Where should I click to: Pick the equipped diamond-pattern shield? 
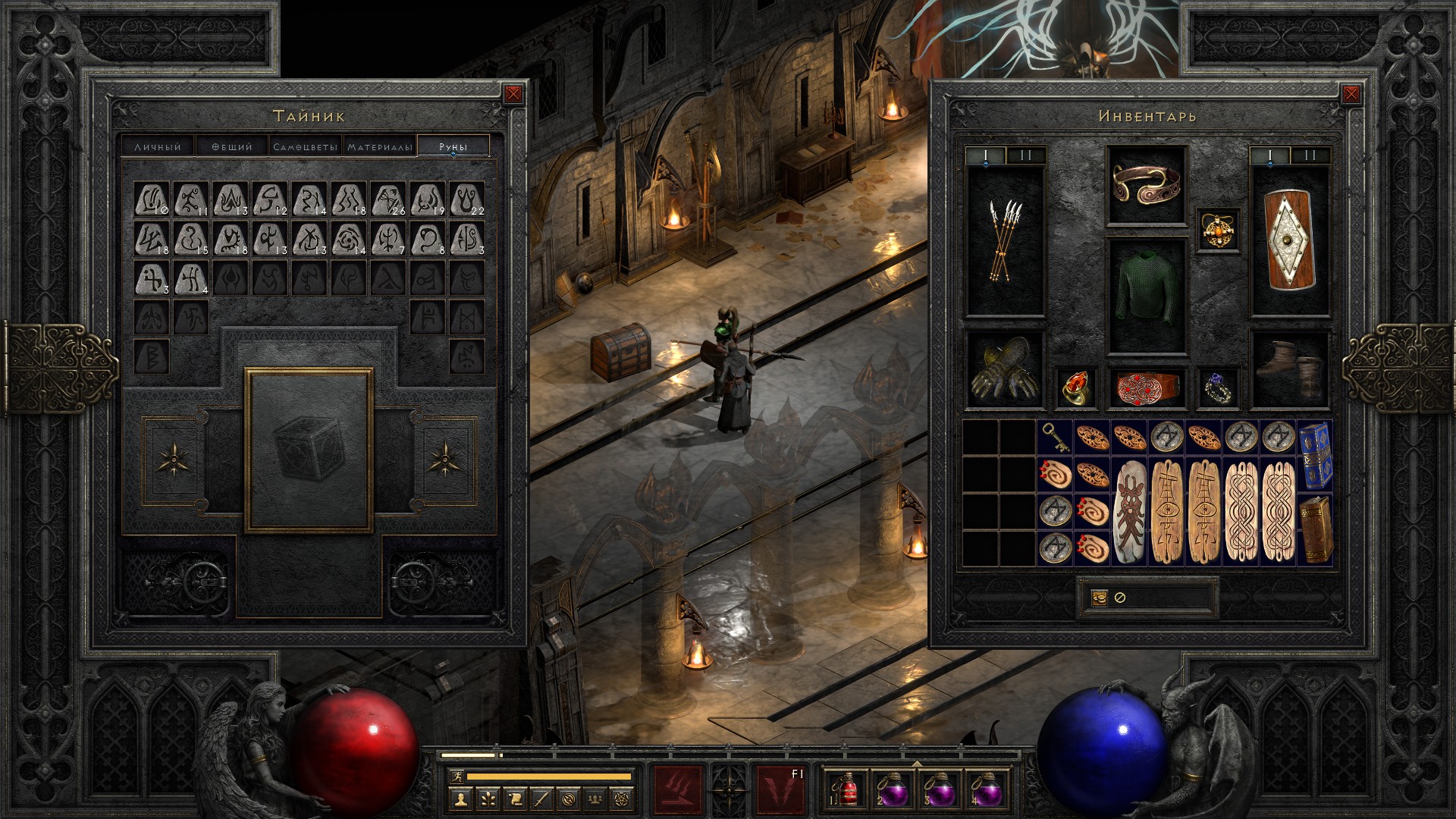tap(1289, 241)
